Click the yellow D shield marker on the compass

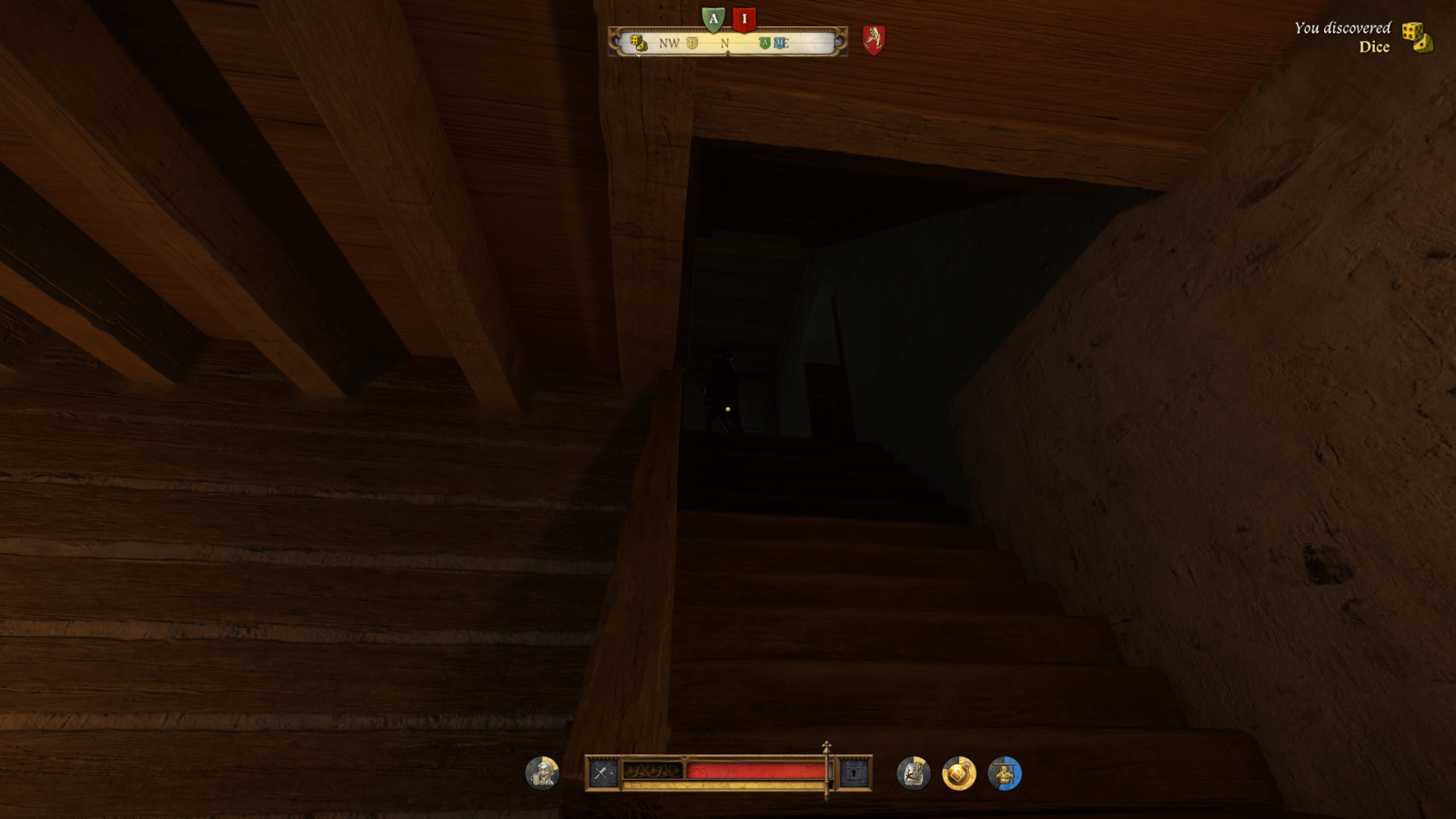[x=692, y=42]
